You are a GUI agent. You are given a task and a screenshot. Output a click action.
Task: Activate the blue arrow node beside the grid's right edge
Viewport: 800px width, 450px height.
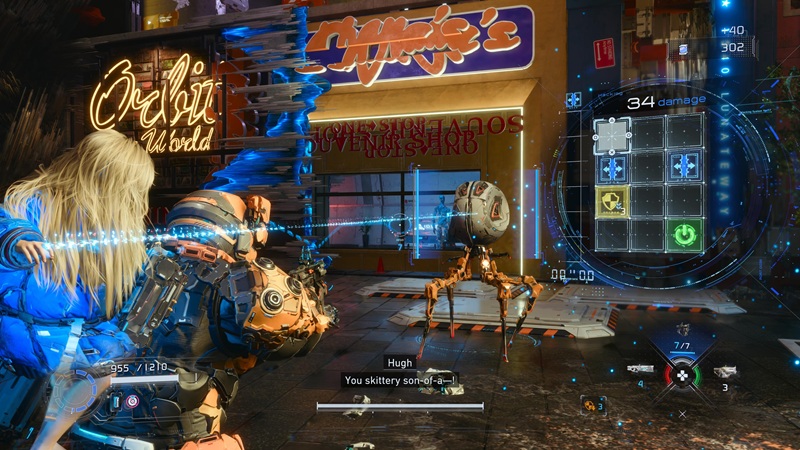pyautogui.click(x=685, y=167)
